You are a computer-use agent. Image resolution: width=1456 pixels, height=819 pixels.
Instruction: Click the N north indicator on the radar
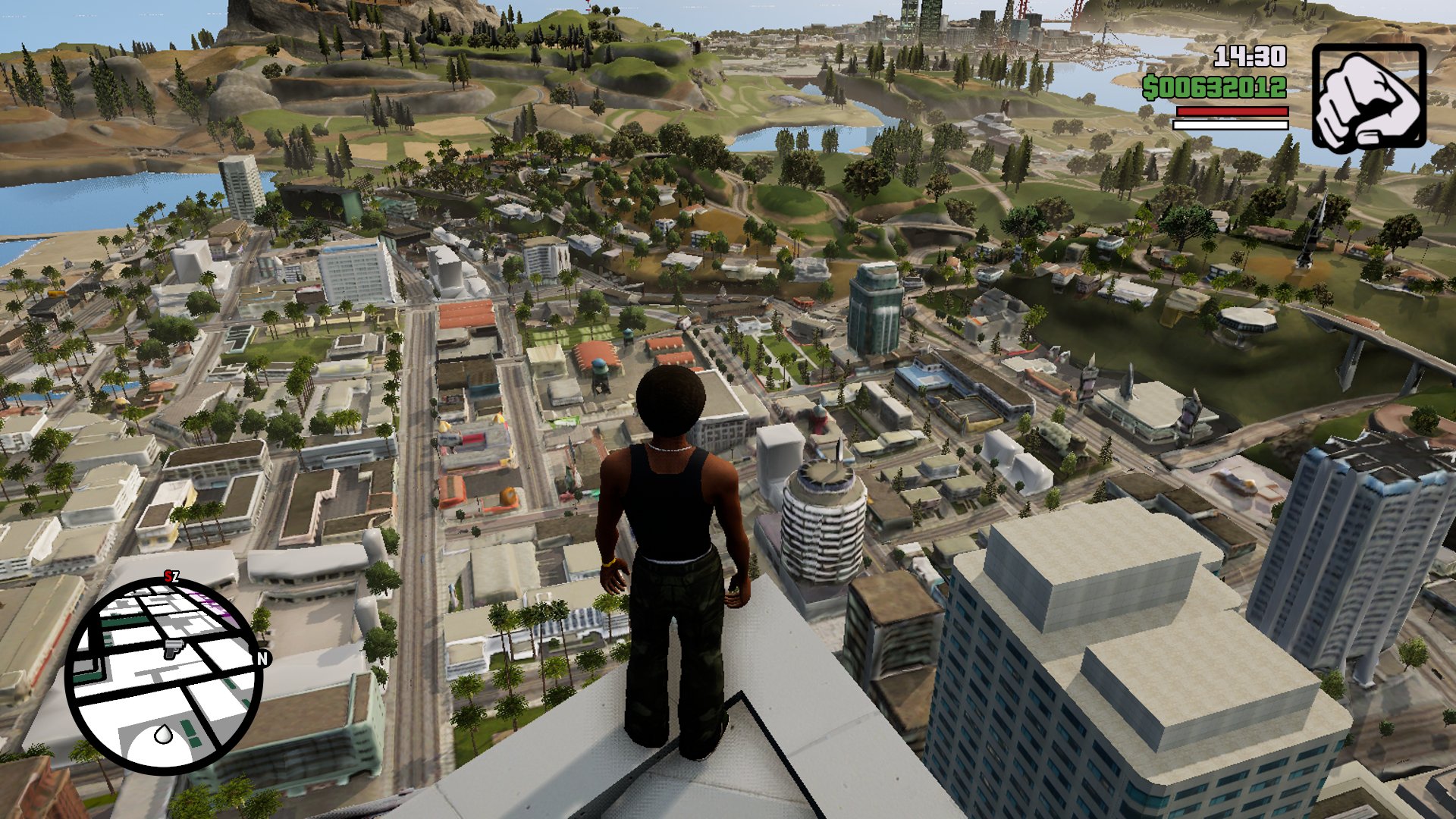pyautogui.click(x=263, y=658)
